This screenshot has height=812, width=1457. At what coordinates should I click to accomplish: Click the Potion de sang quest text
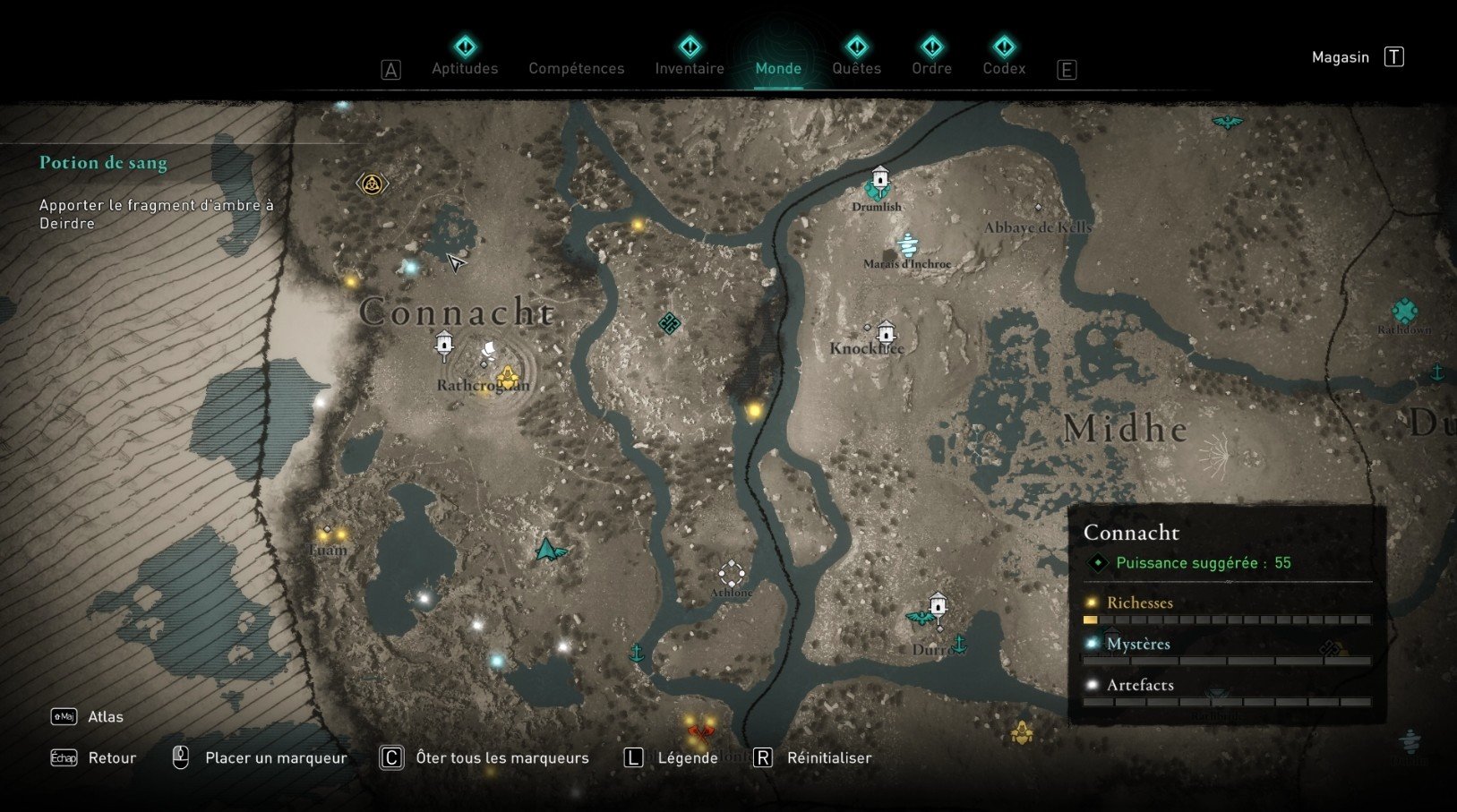click(x=104, y=163)
